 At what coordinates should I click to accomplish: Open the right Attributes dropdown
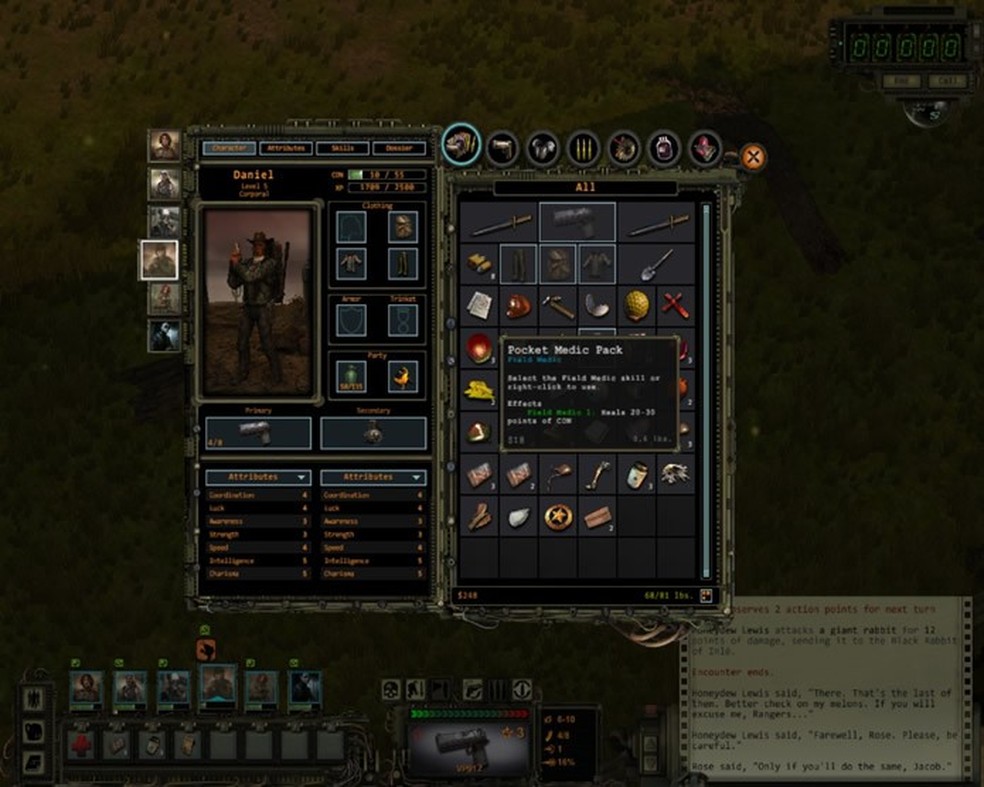373,477
